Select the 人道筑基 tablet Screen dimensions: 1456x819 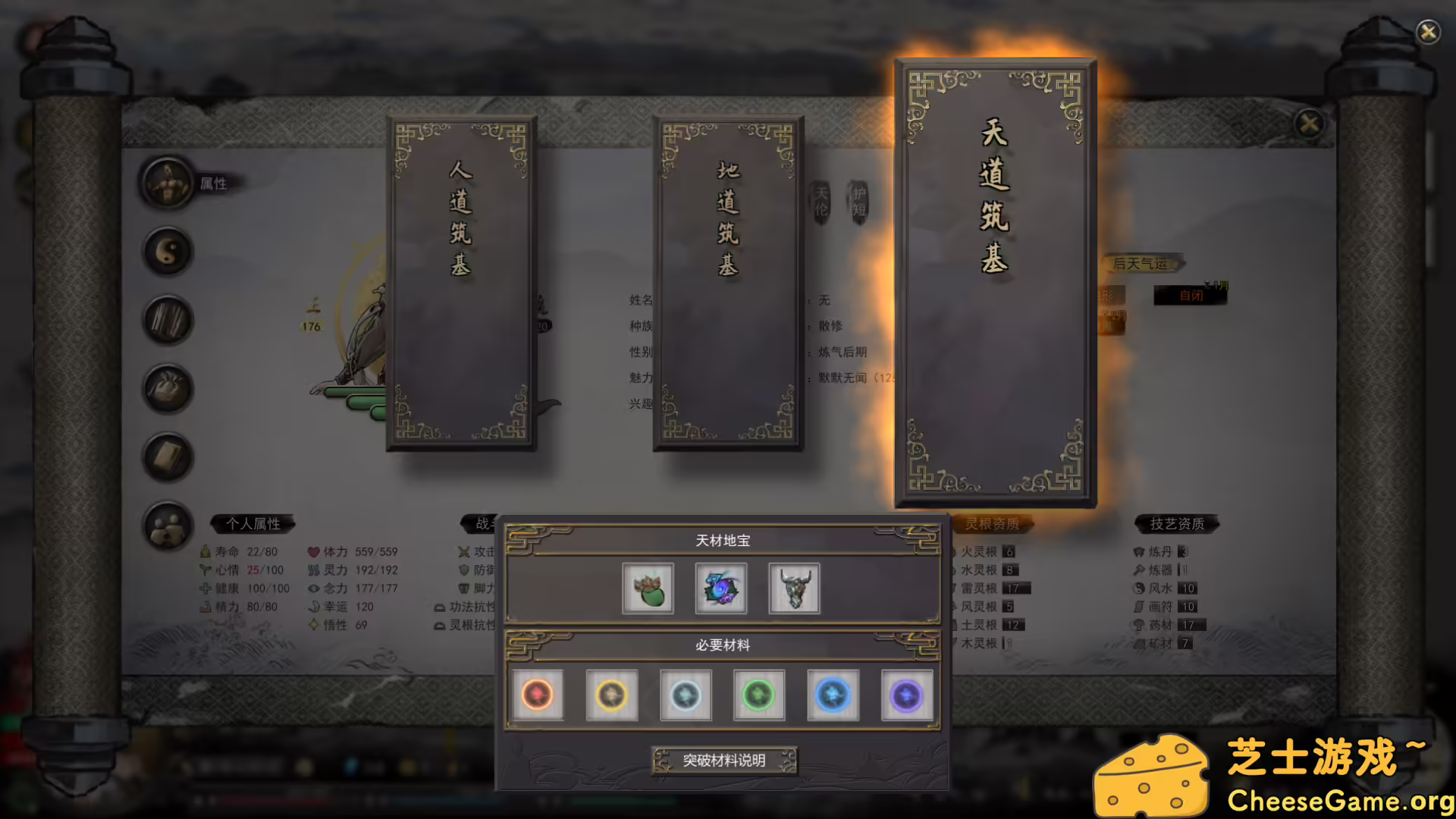[x=463, y=281]
